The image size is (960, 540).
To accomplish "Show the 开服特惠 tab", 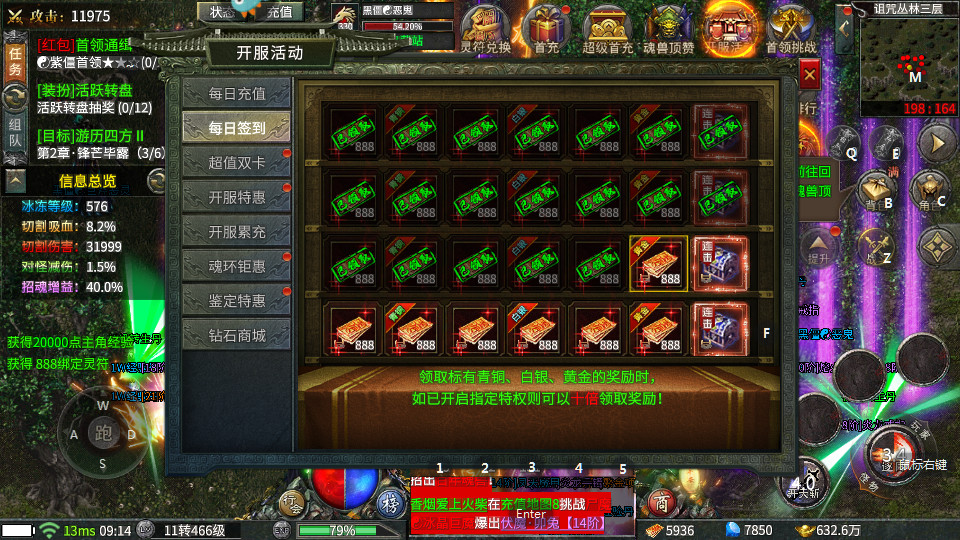I will 237,197.
